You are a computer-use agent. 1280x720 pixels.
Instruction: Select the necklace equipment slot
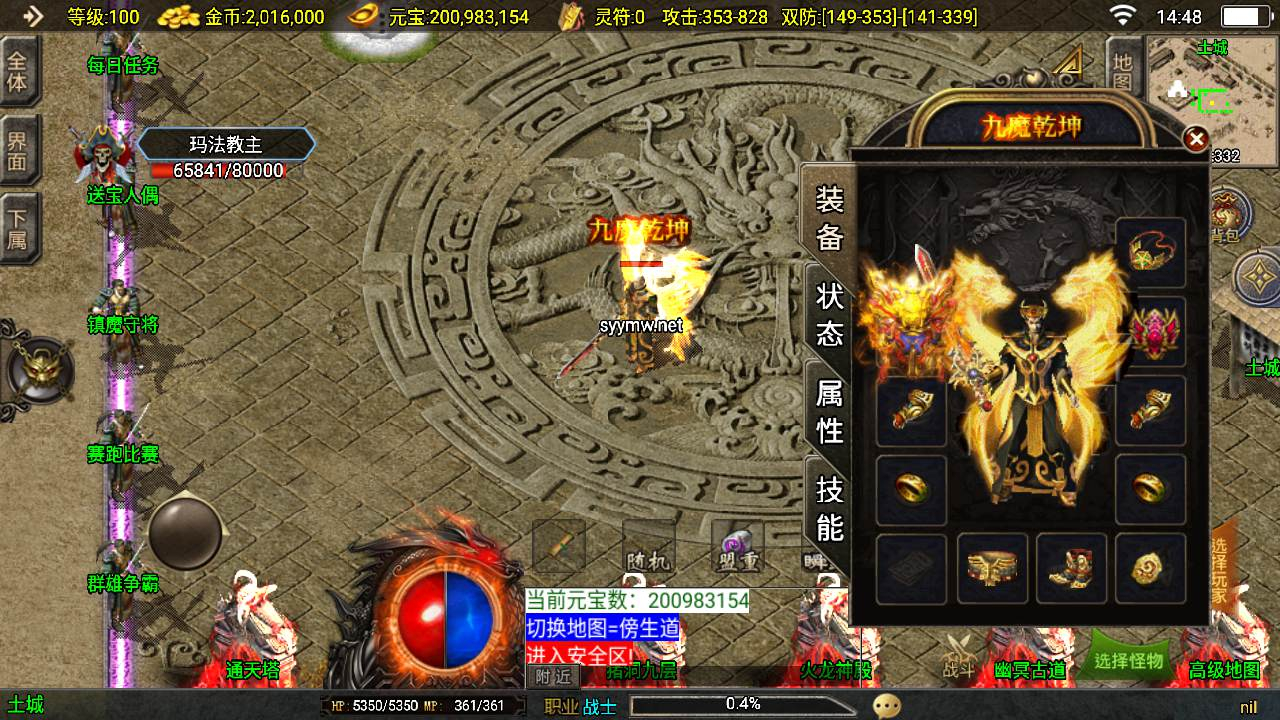(1150, 253)
